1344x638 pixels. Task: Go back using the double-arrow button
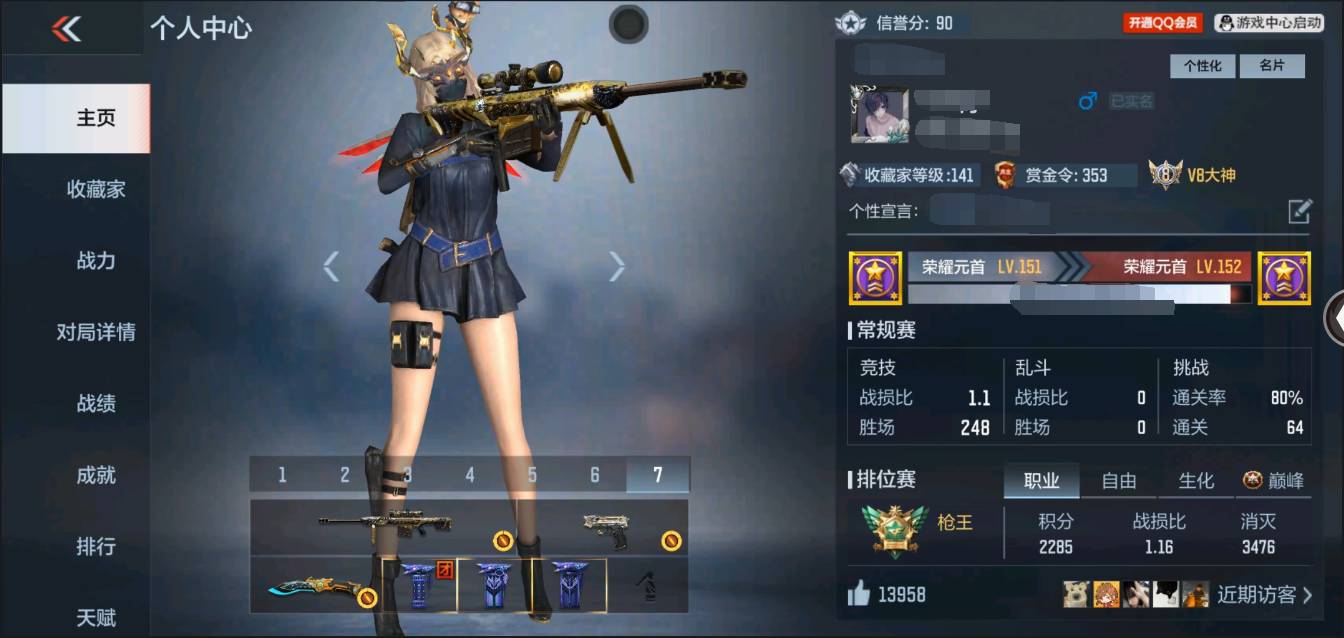[x=67, y=29]
